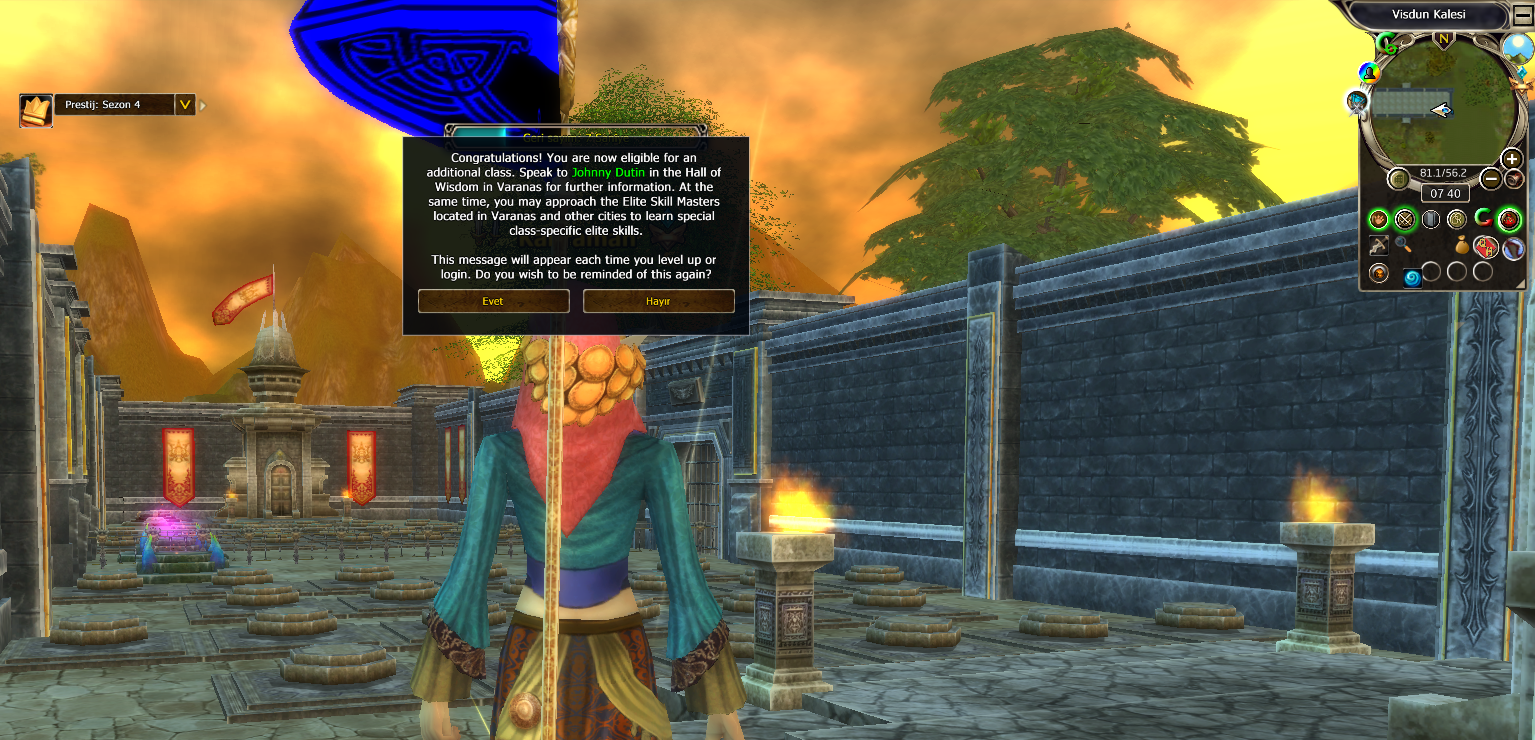Viewport: 1535px width, 740px height.
Task: Click the rainbow silhouette icon beside minimap
Action: [x=1369, y=72]
